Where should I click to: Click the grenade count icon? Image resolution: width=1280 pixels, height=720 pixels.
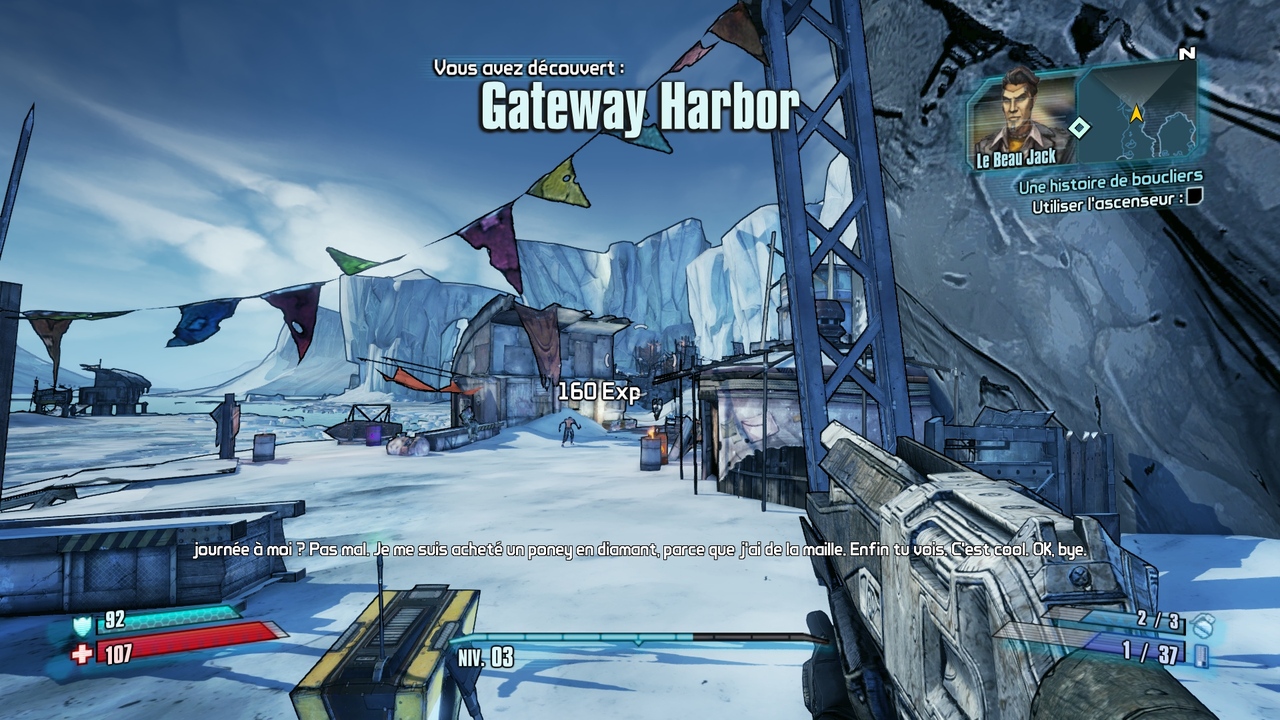click(1205, 624)
